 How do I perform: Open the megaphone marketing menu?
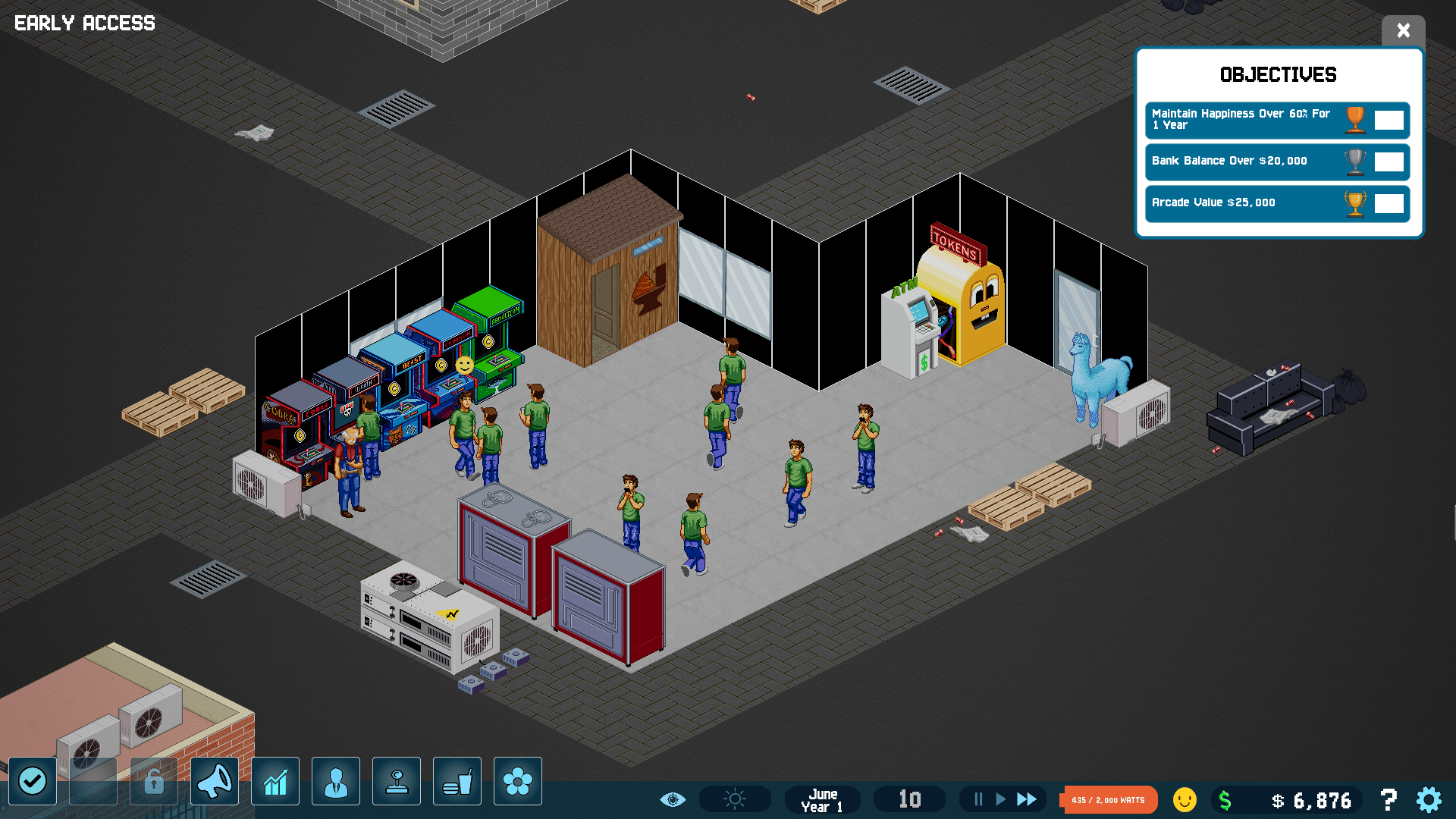(x=215, y=780)
